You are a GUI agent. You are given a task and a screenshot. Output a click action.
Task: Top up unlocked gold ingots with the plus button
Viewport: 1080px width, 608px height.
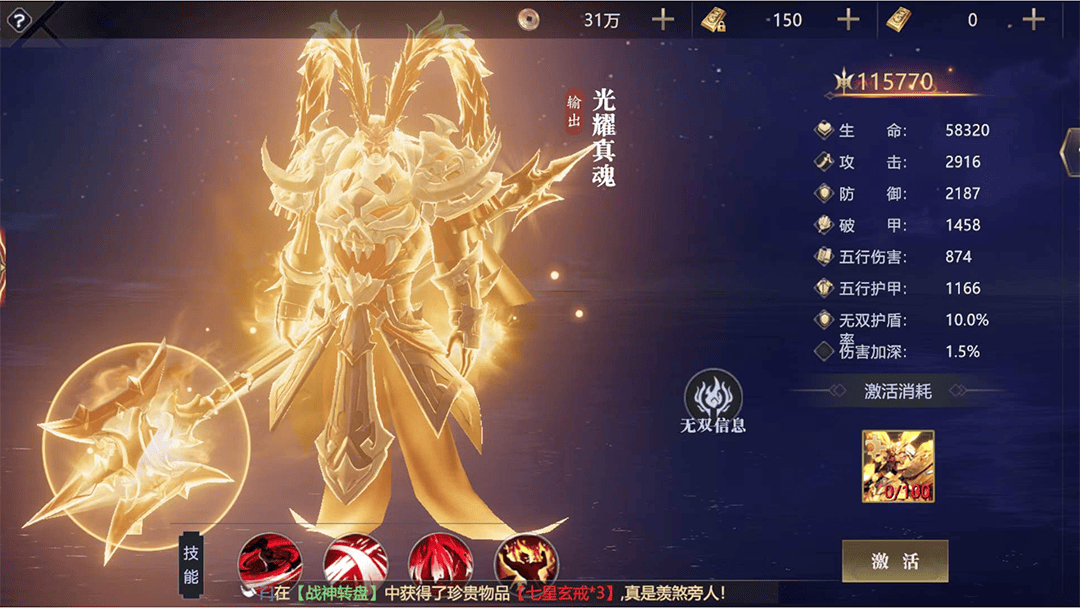[1033, 19]
